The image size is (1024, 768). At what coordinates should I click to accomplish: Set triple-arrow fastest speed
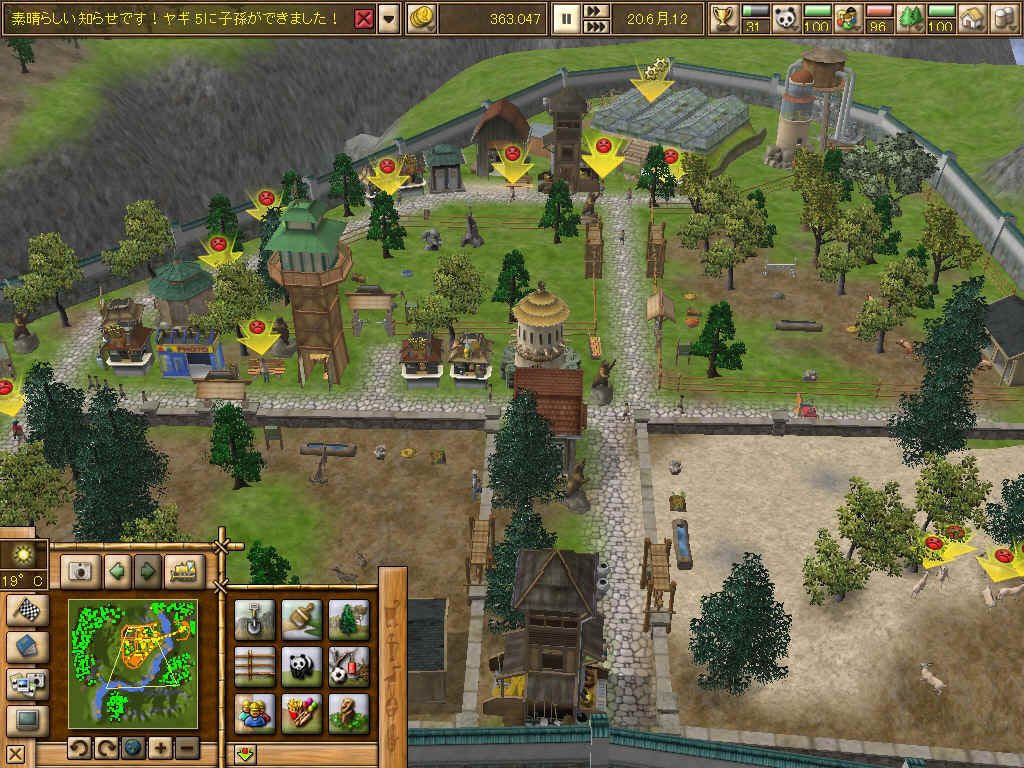(595, 26)
